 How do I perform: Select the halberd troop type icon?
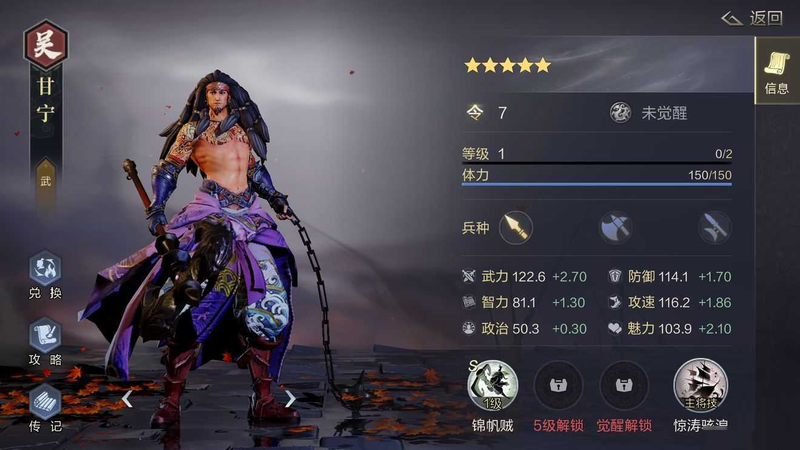click(714, 227)
